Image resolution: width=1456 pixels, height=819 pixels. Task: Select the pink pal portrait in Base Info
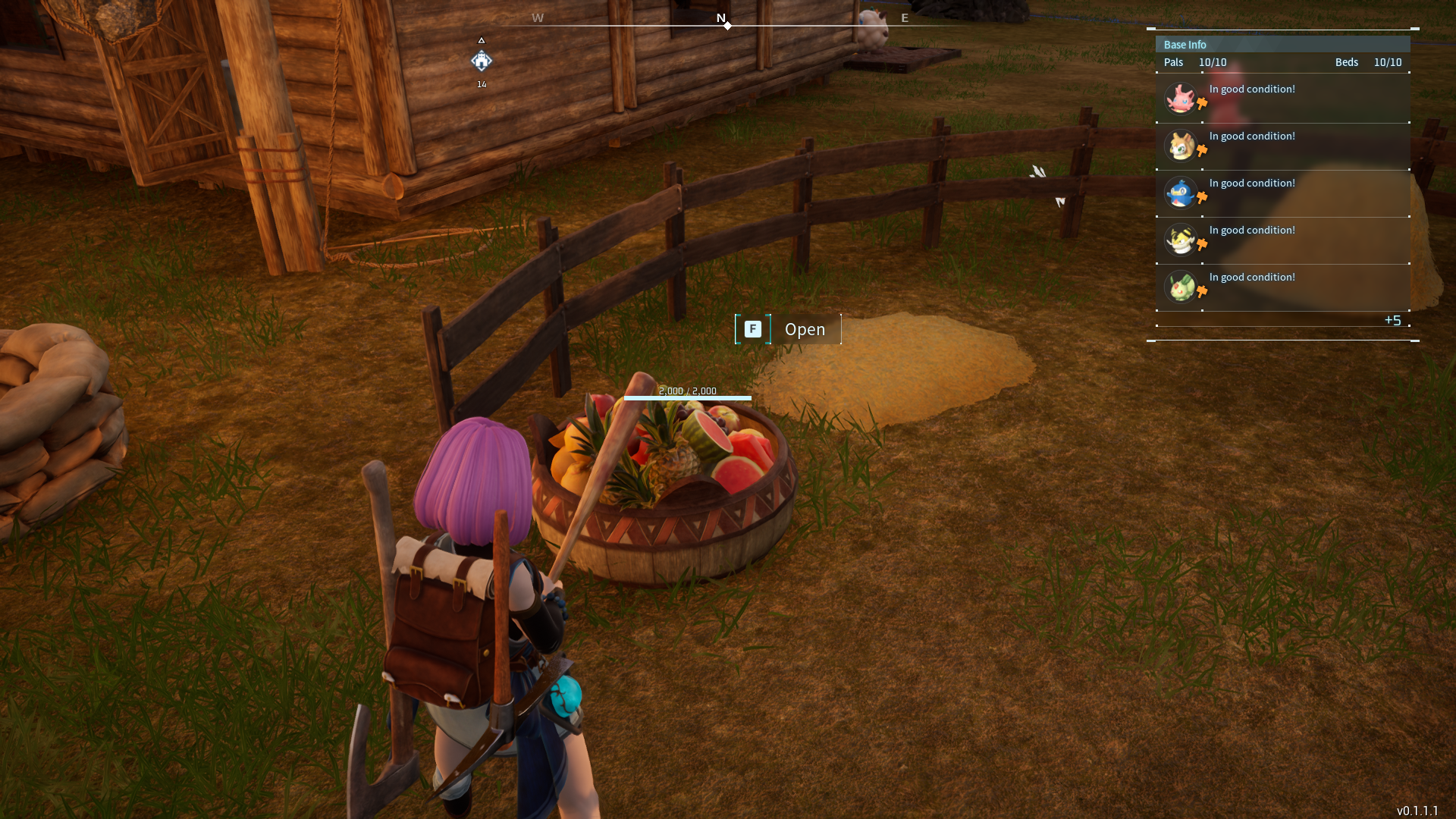[1181, 98]
